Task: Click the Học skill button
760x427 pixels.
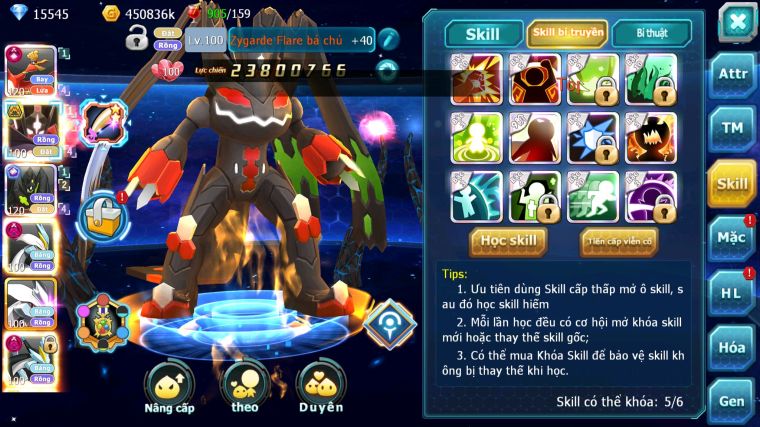Action: point(508,241)
